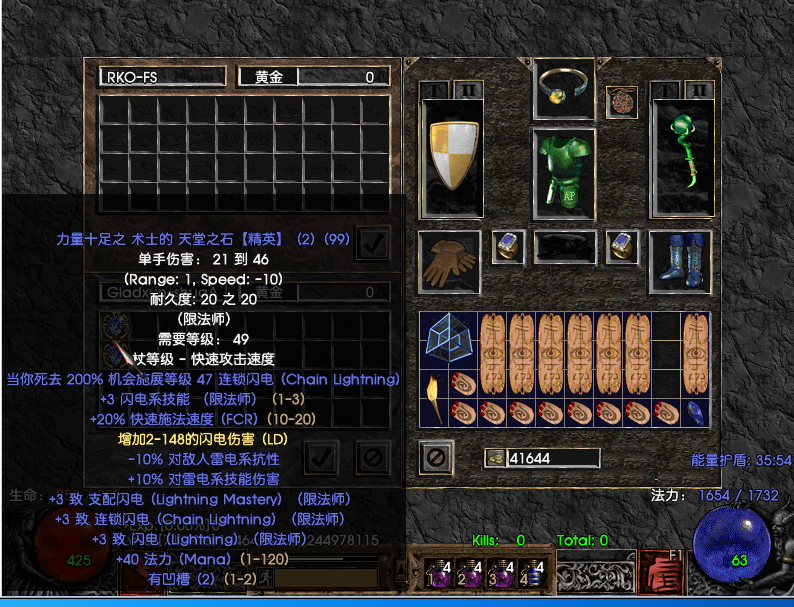Close the inventory with the cancel circle button
The image size is (794, 607).
[x=434, y=457]
